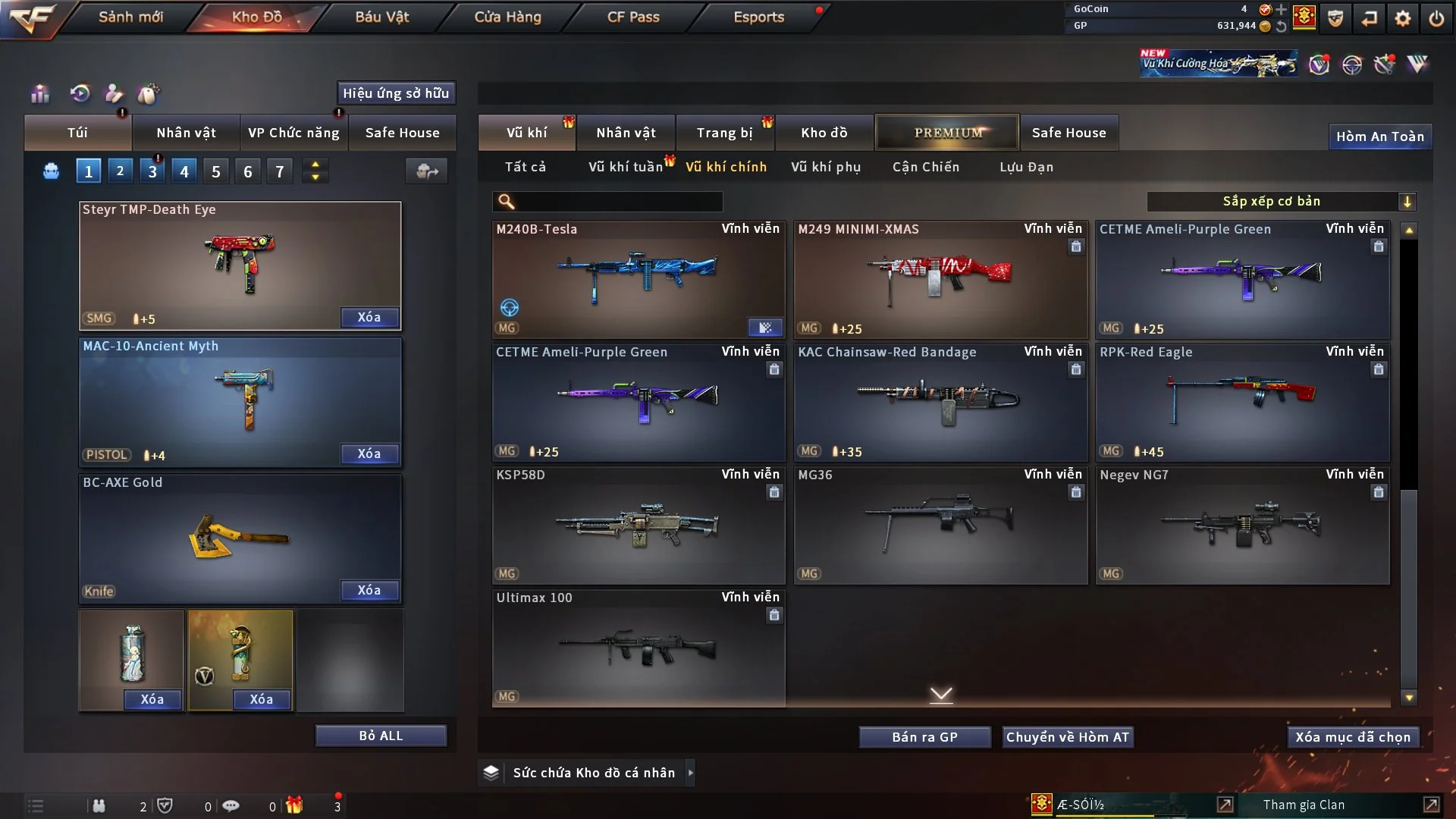Switch to the Báu Vật tab
This screenshot has width=1456, height=819.
click(x=381, y=17)
